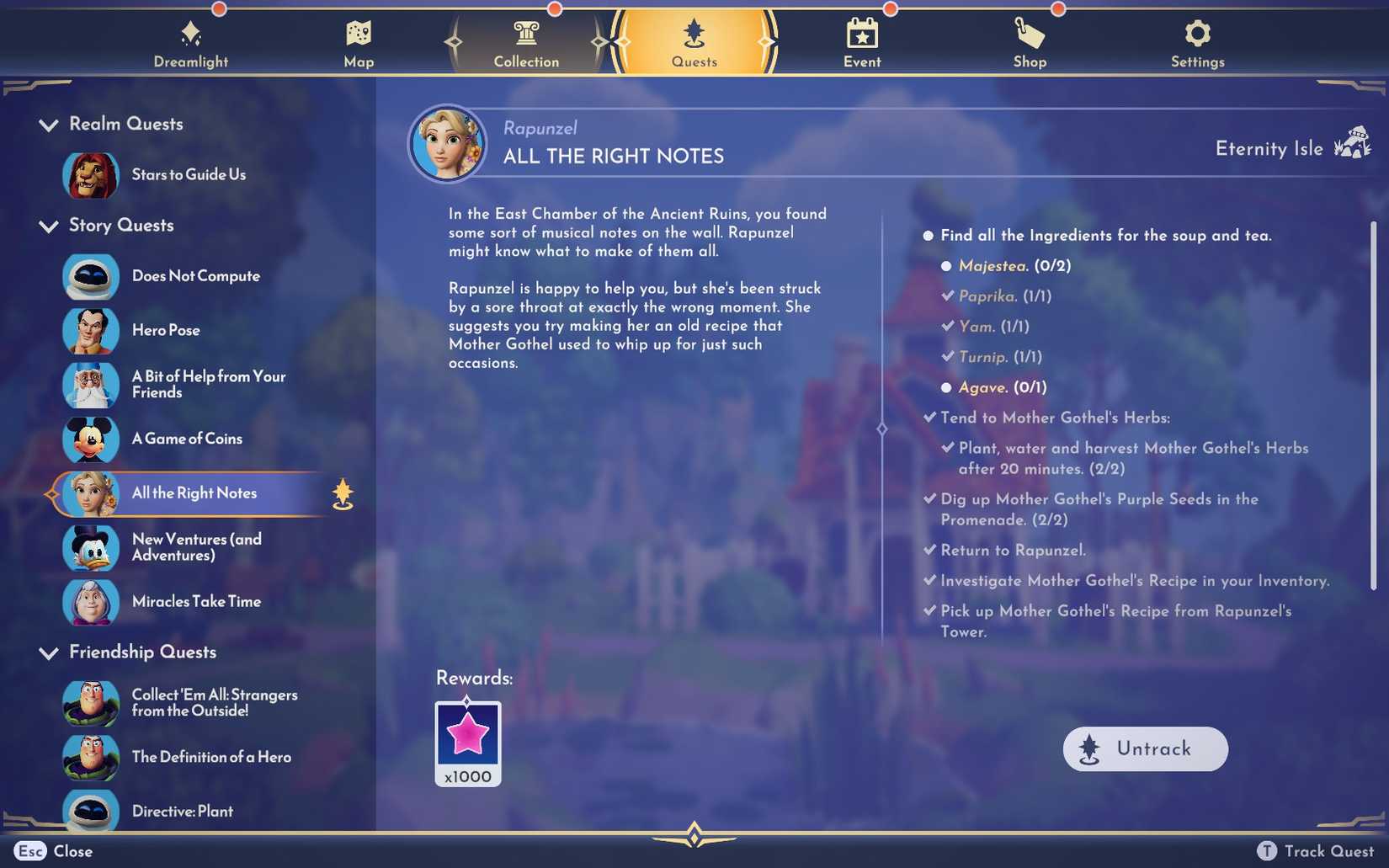Select the Collection pillar icon
1389x868 pixels.
coord(525,35)
